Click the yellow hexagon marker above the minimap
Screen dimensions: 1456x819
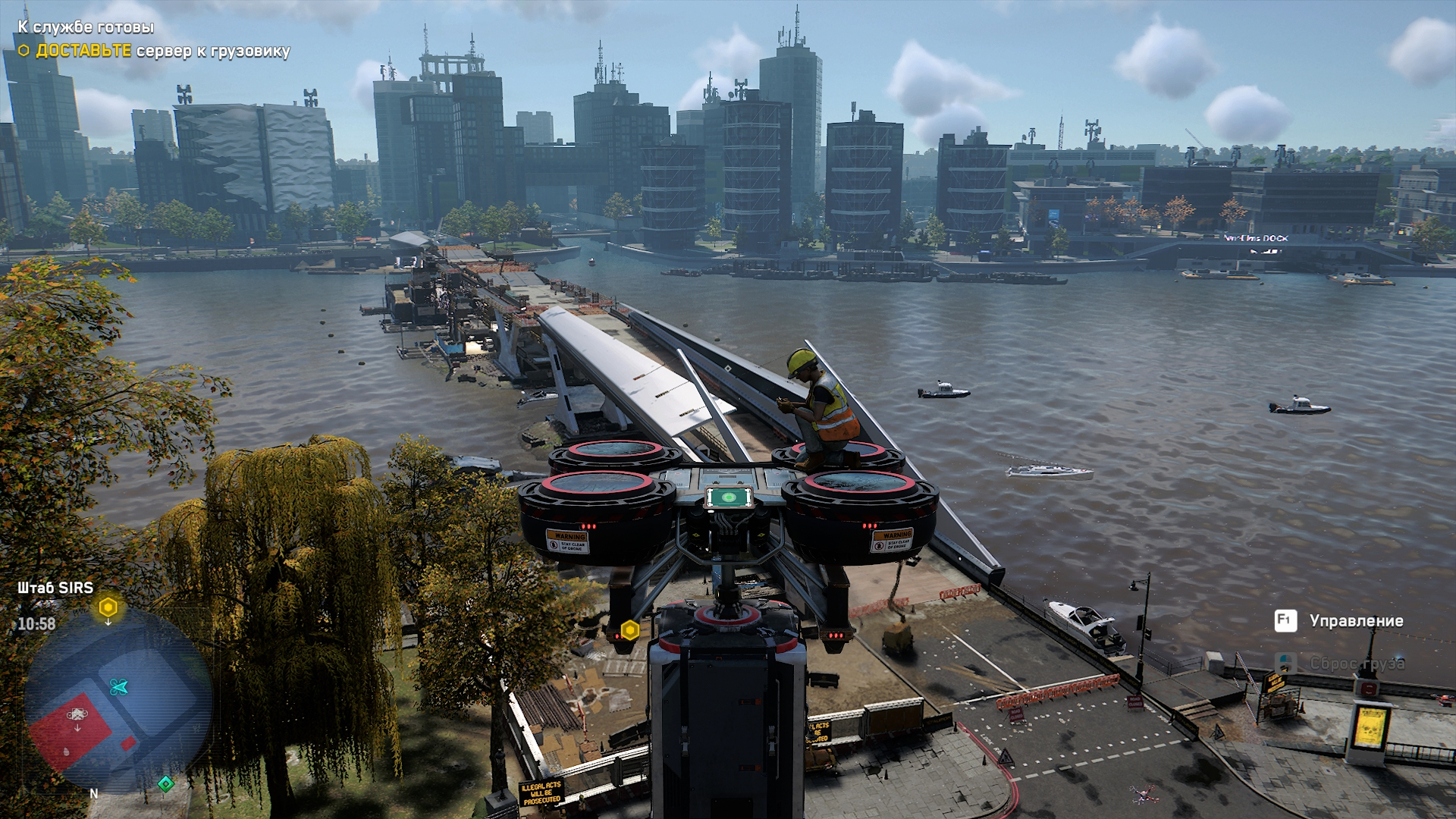pyautogui.click(x=108, y=607)
